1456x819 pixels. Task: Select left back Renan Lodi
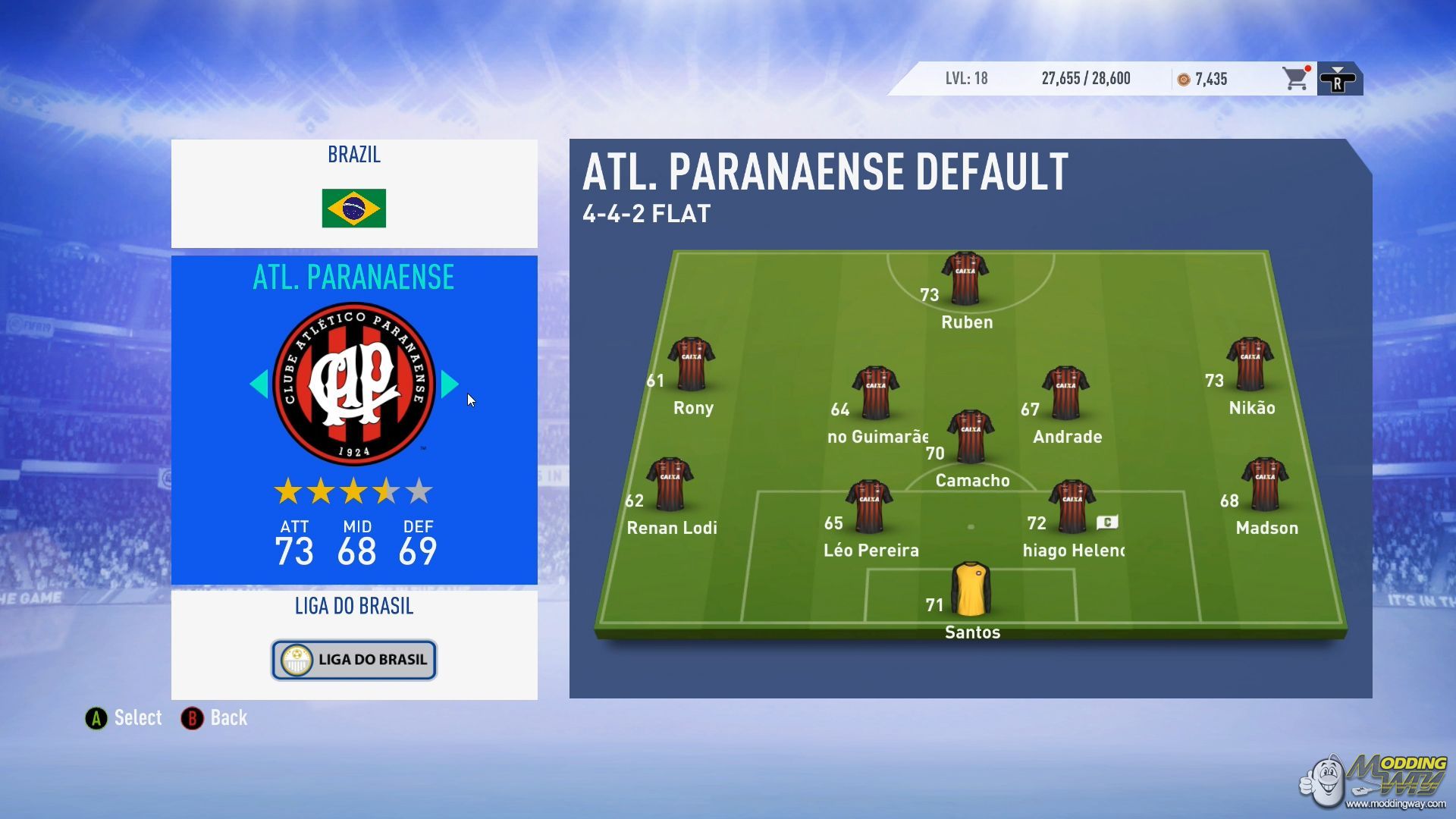tap(670, 484)
